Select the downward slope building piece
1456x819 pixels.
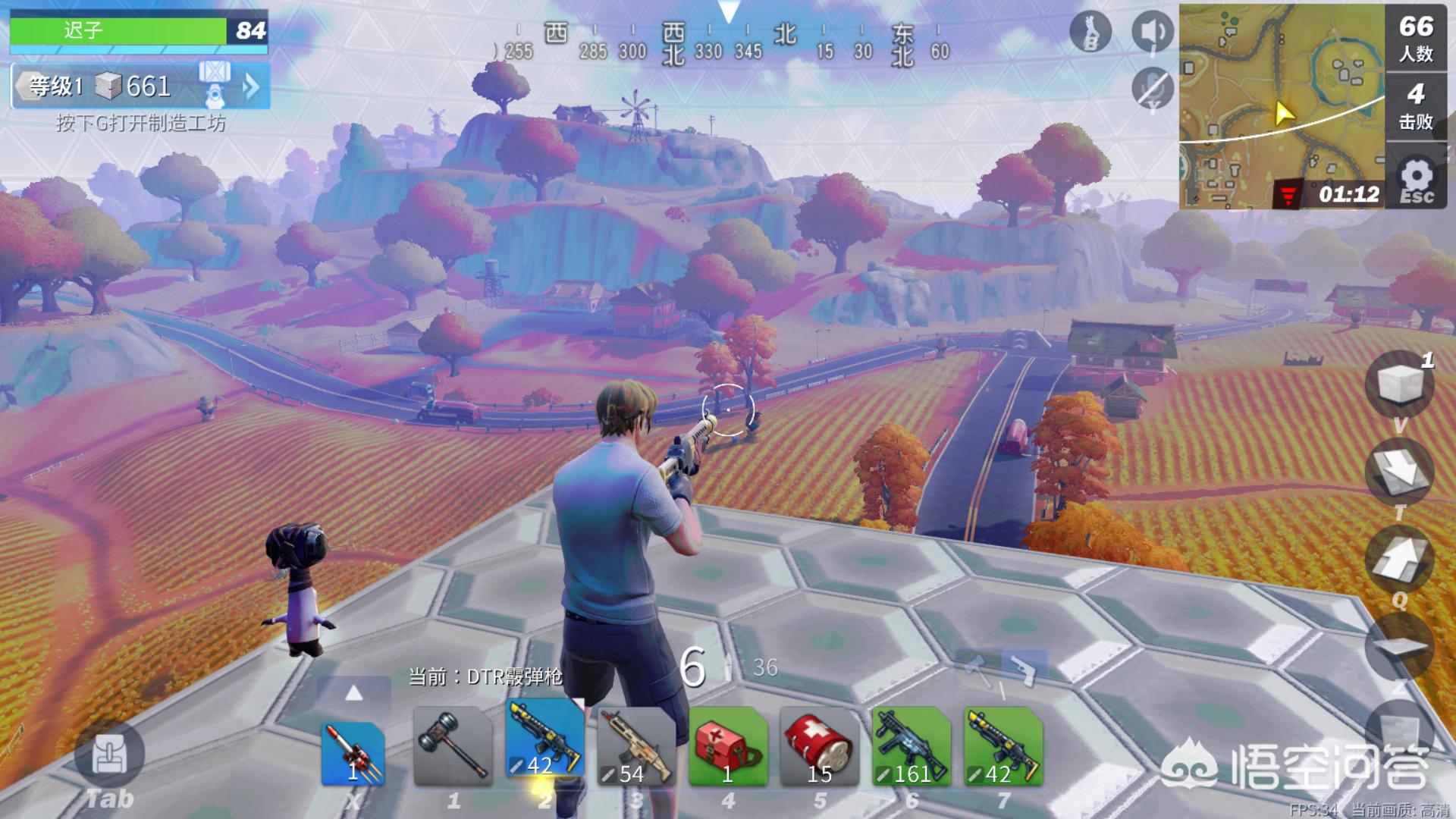pos(1399,472)
